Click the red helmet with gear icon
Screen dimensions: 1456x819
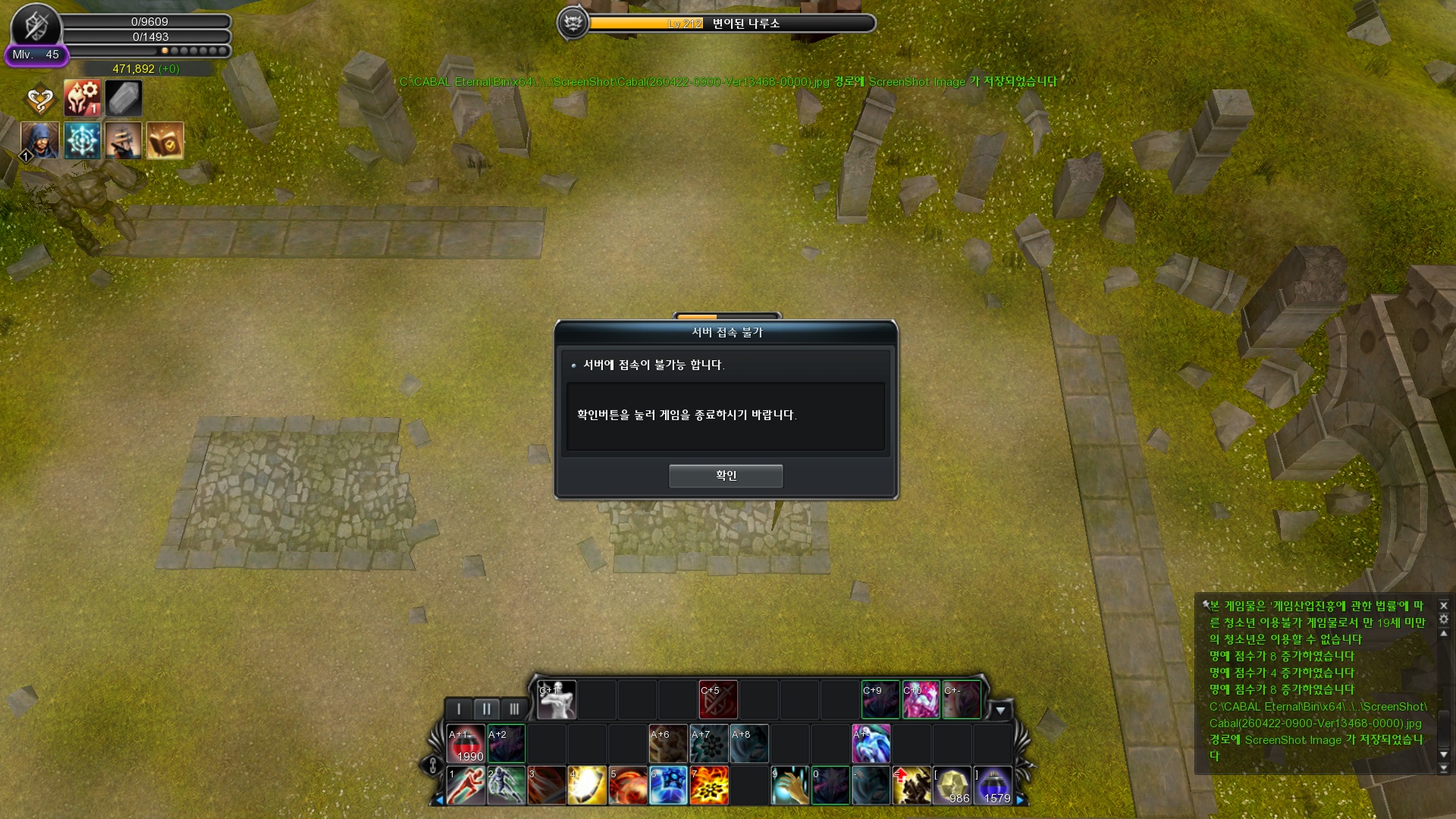[x=82, y=99]
